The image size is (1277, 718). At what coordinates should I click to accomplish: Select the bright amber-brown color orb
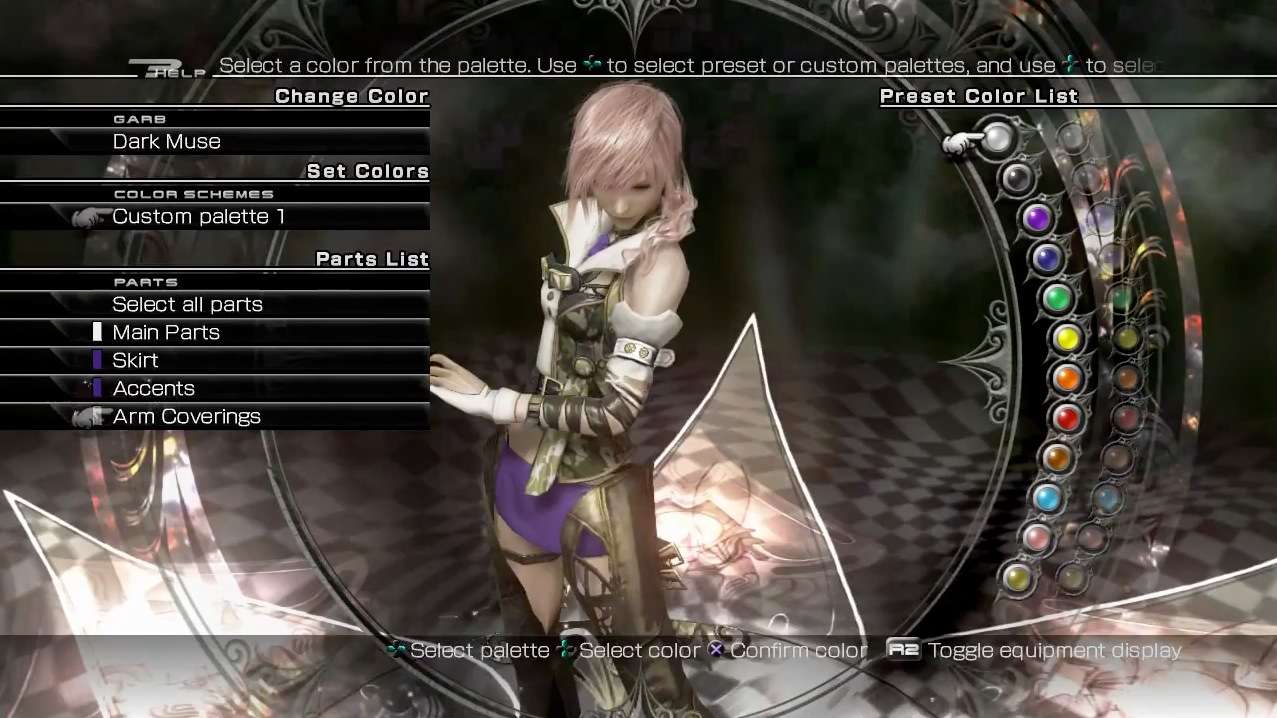pos(1056,458)
